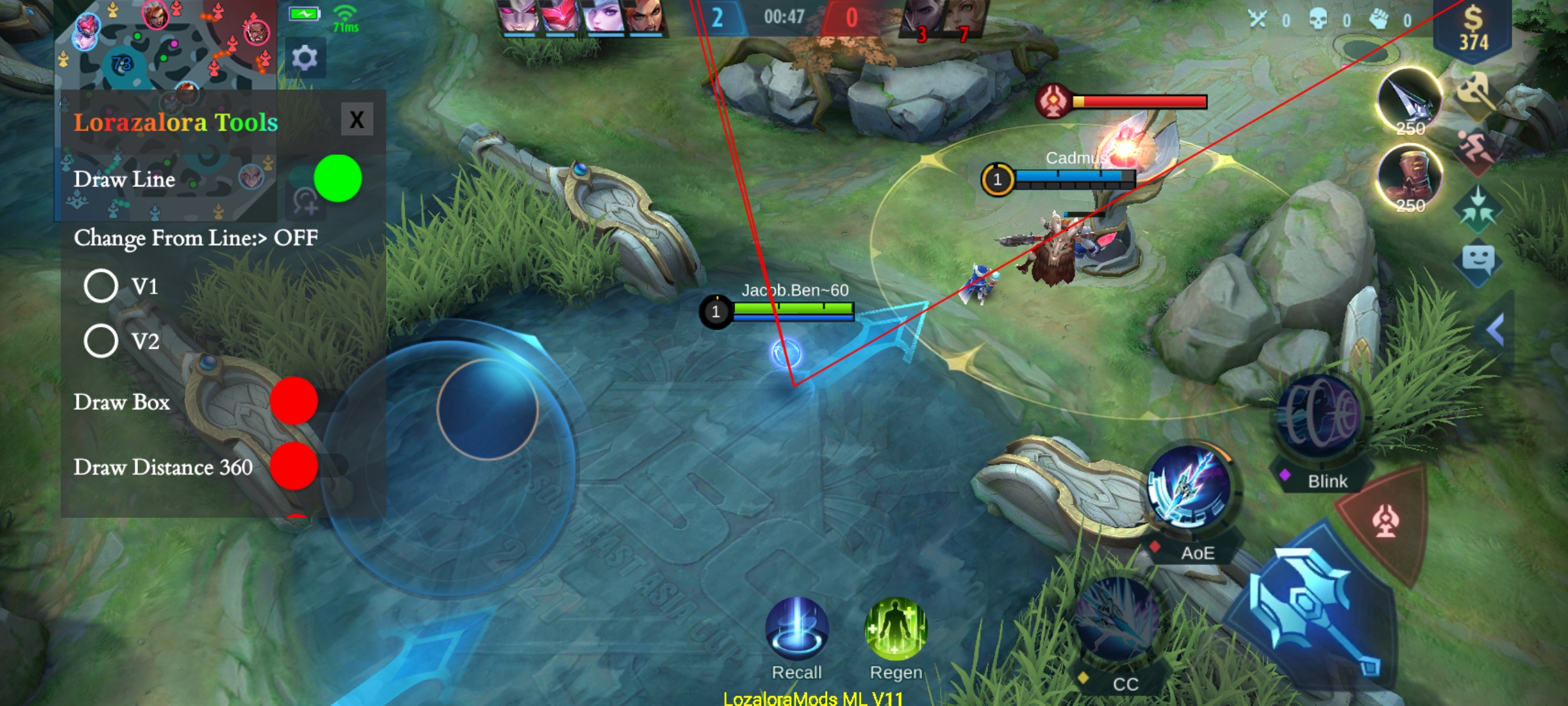1568x706 pixels.
Task: Open the gold shop showing 374
Action: [1473, 29]
